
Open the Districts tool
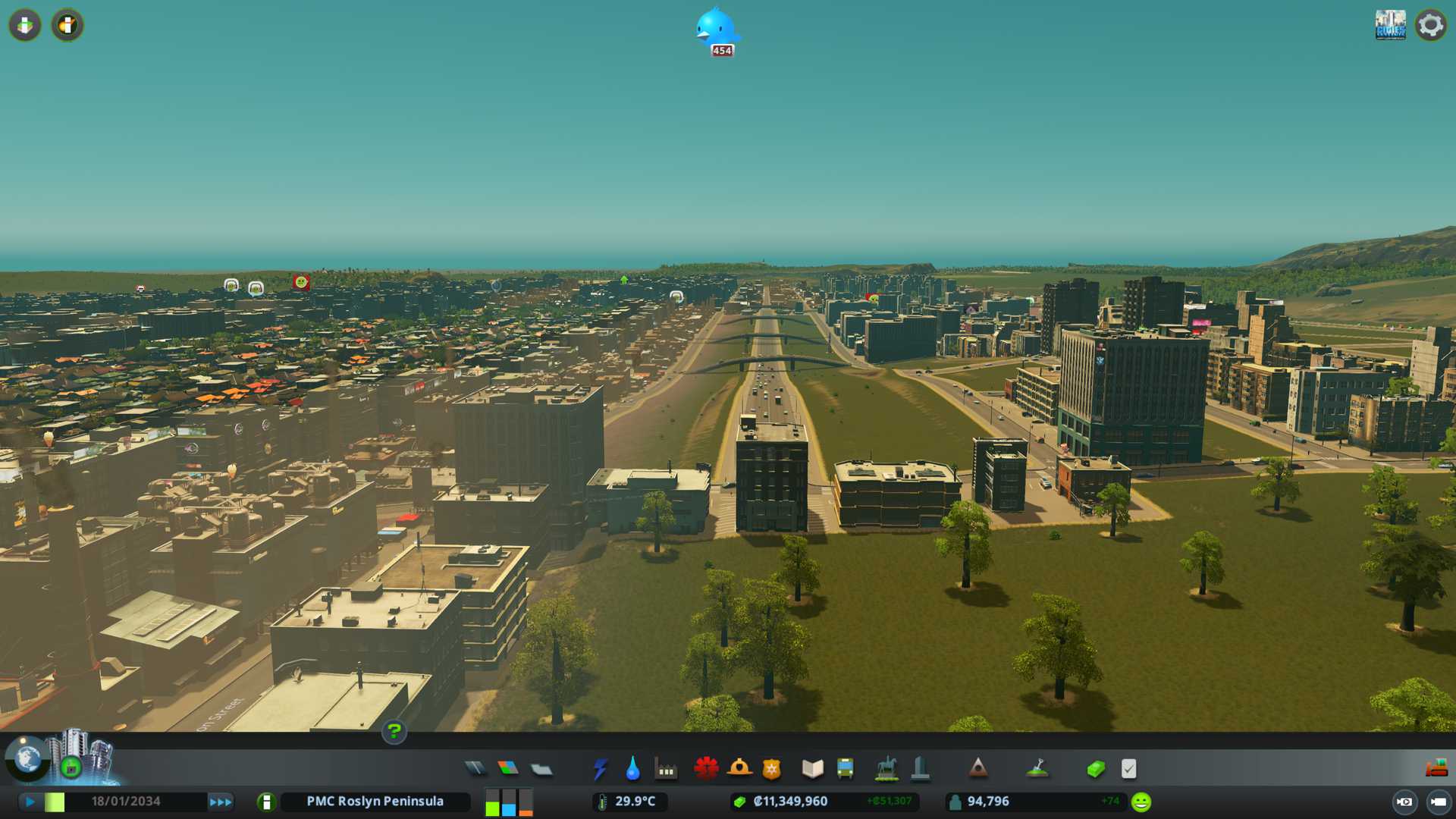(541, 769)
